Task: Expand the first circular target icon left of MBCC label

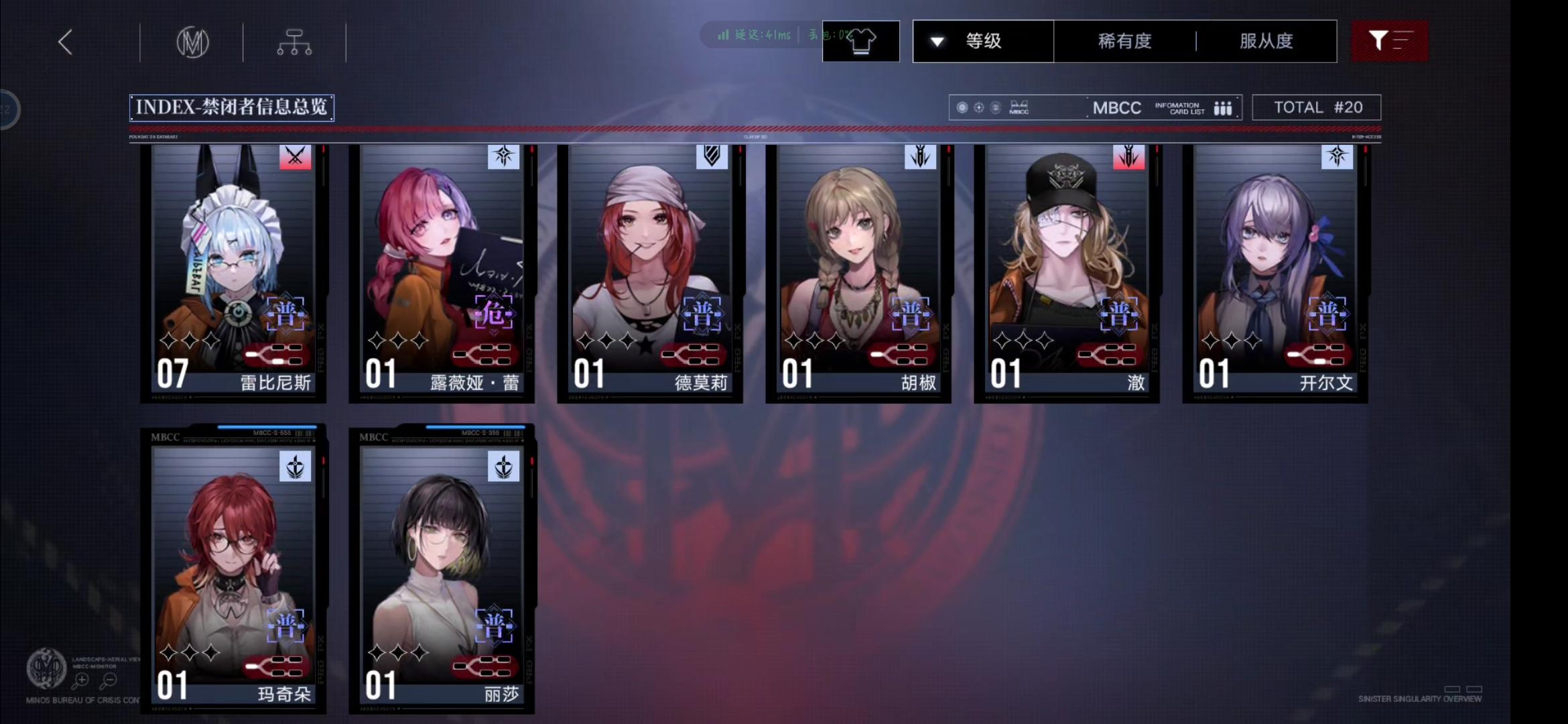Action: (x=963, y=107)
